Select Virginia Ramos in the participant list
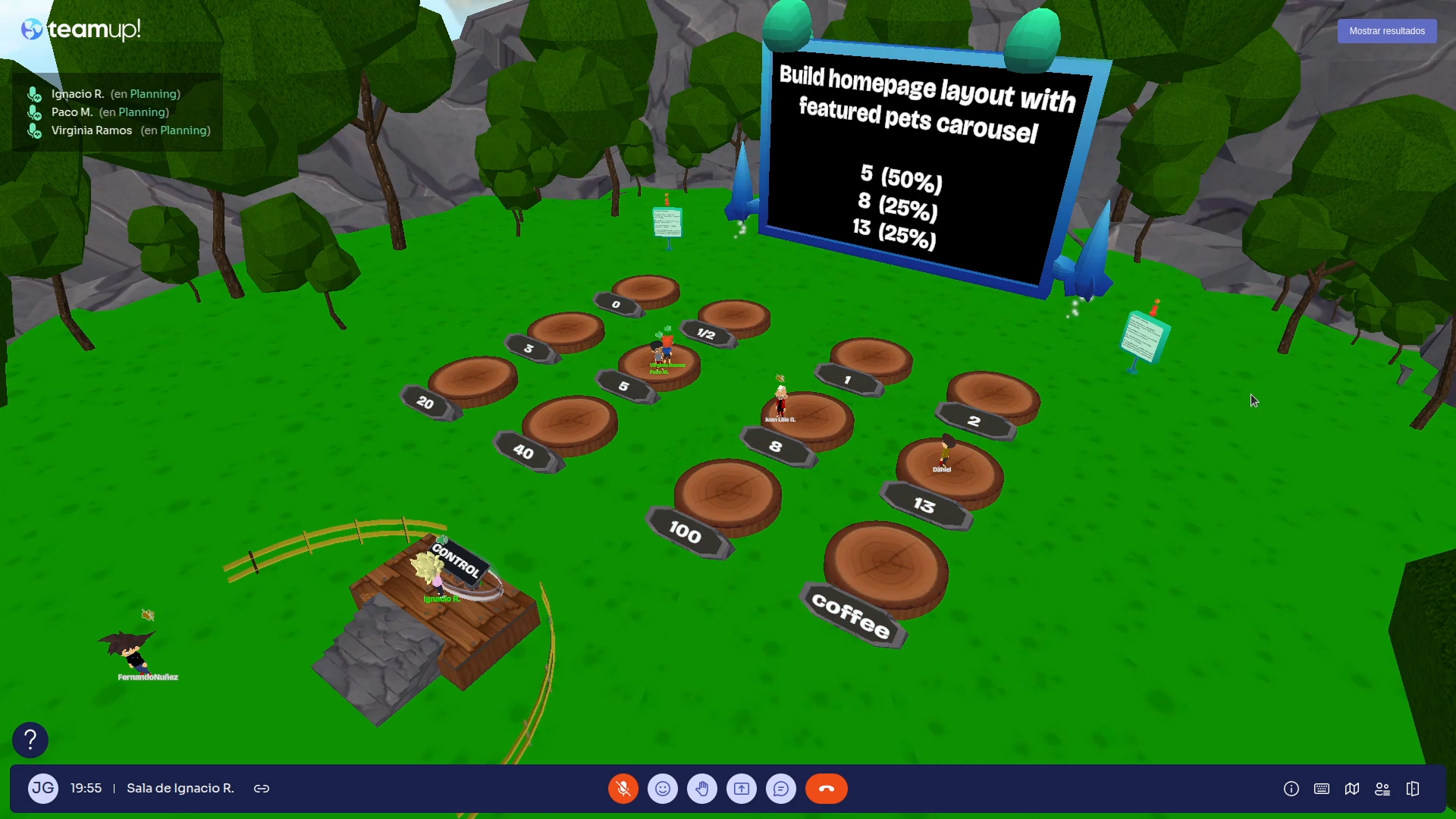The width and height of the screenshot is (1456, 819). (x=92, y=130)
